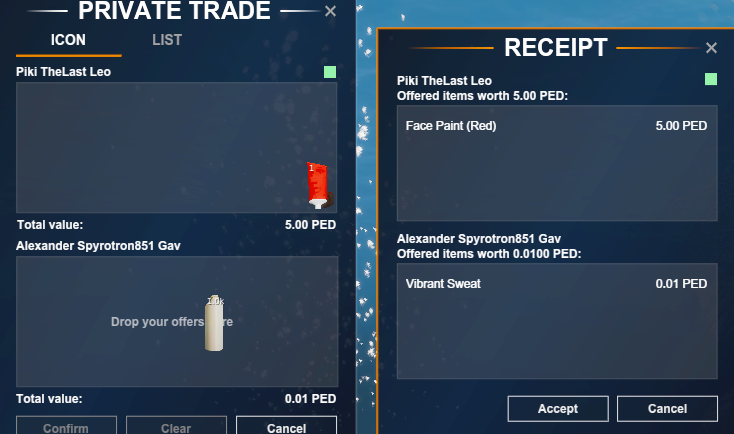Switch to the List tab
The height and width of the screenshot is (434, 734).
pos(167,41)
